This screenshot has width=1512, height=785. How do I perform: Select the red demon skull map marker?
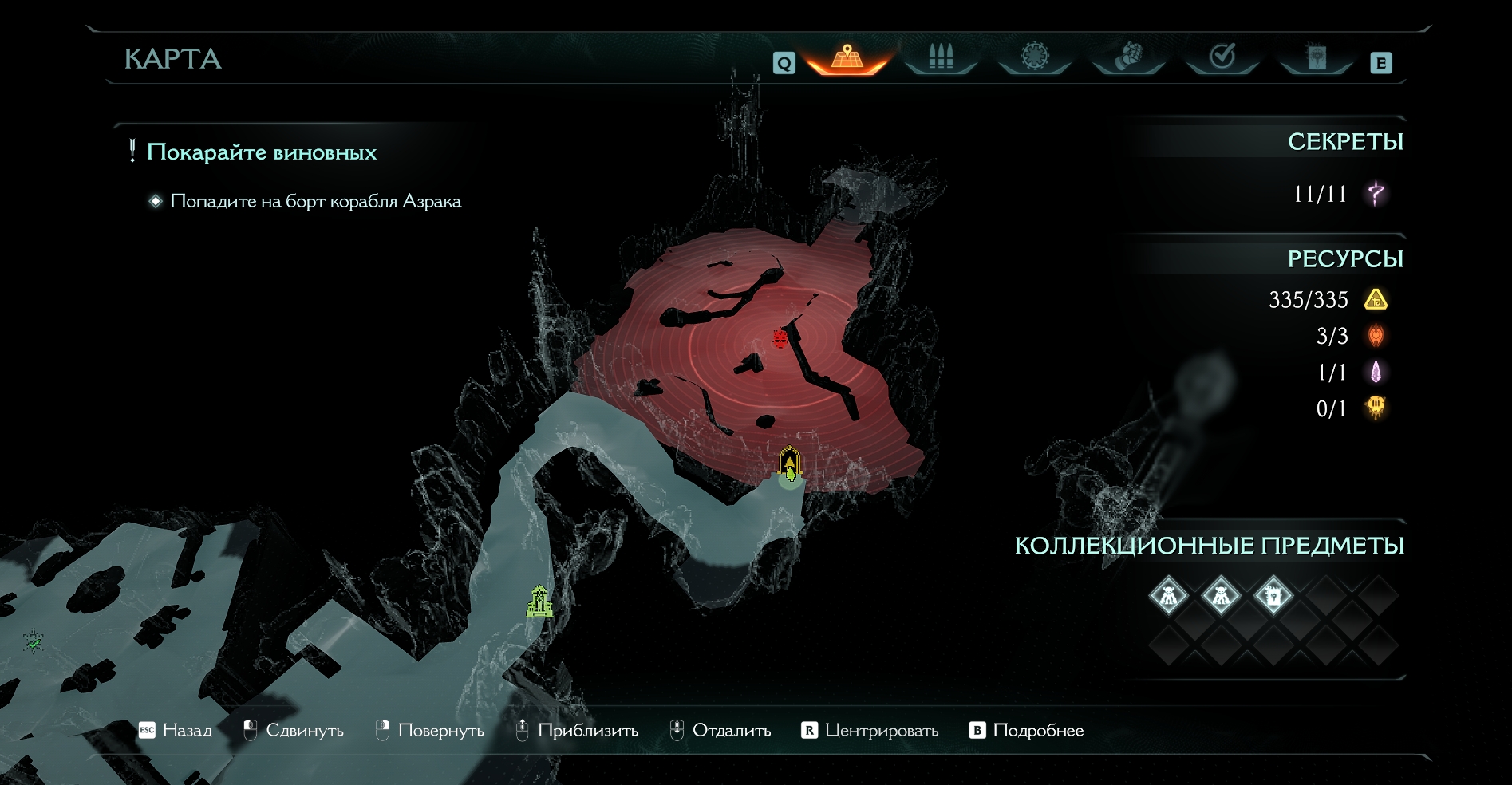coord(780,339)
